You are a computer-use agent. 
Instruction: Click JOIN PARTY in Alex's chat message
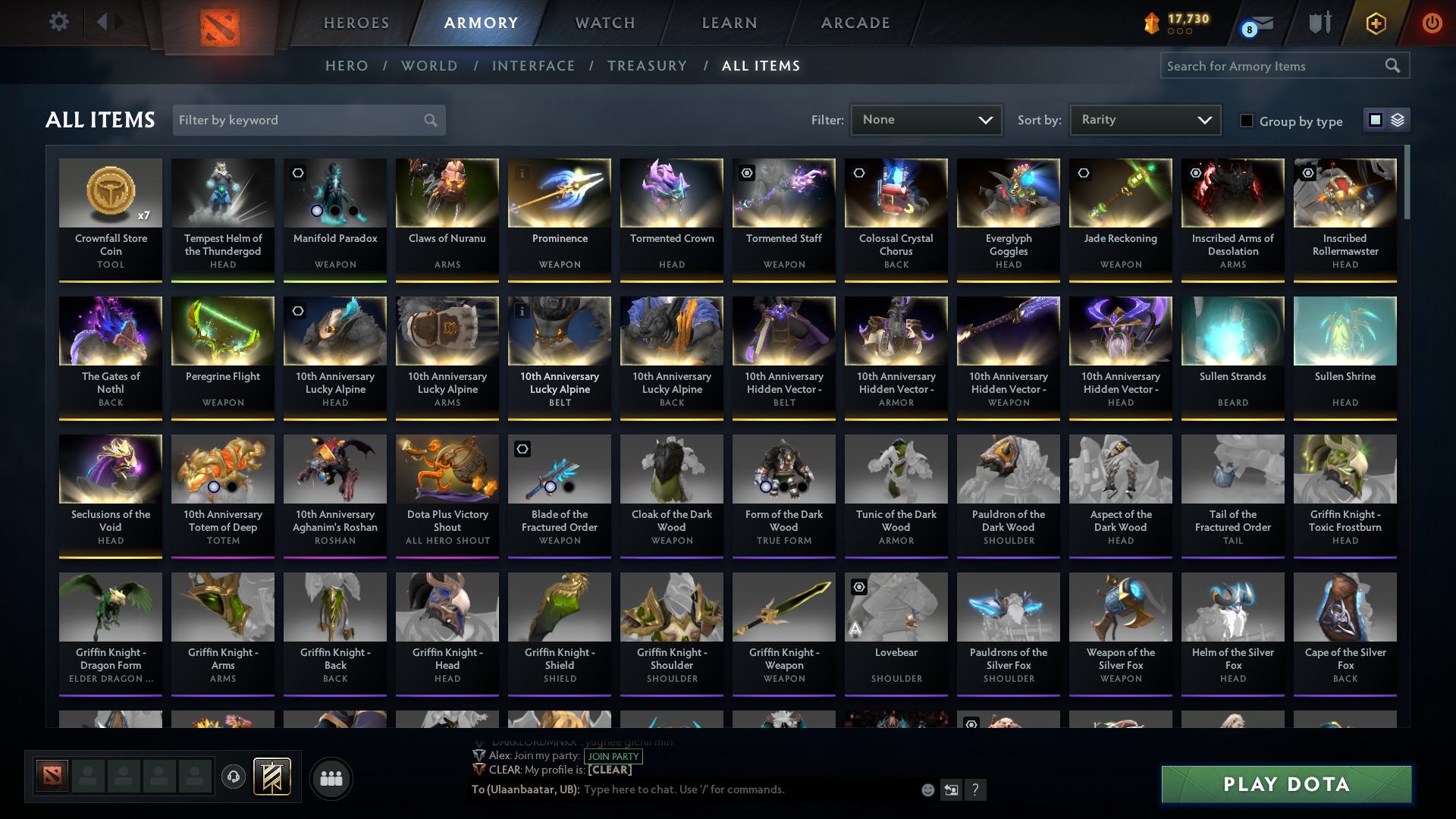click(613, 756)
